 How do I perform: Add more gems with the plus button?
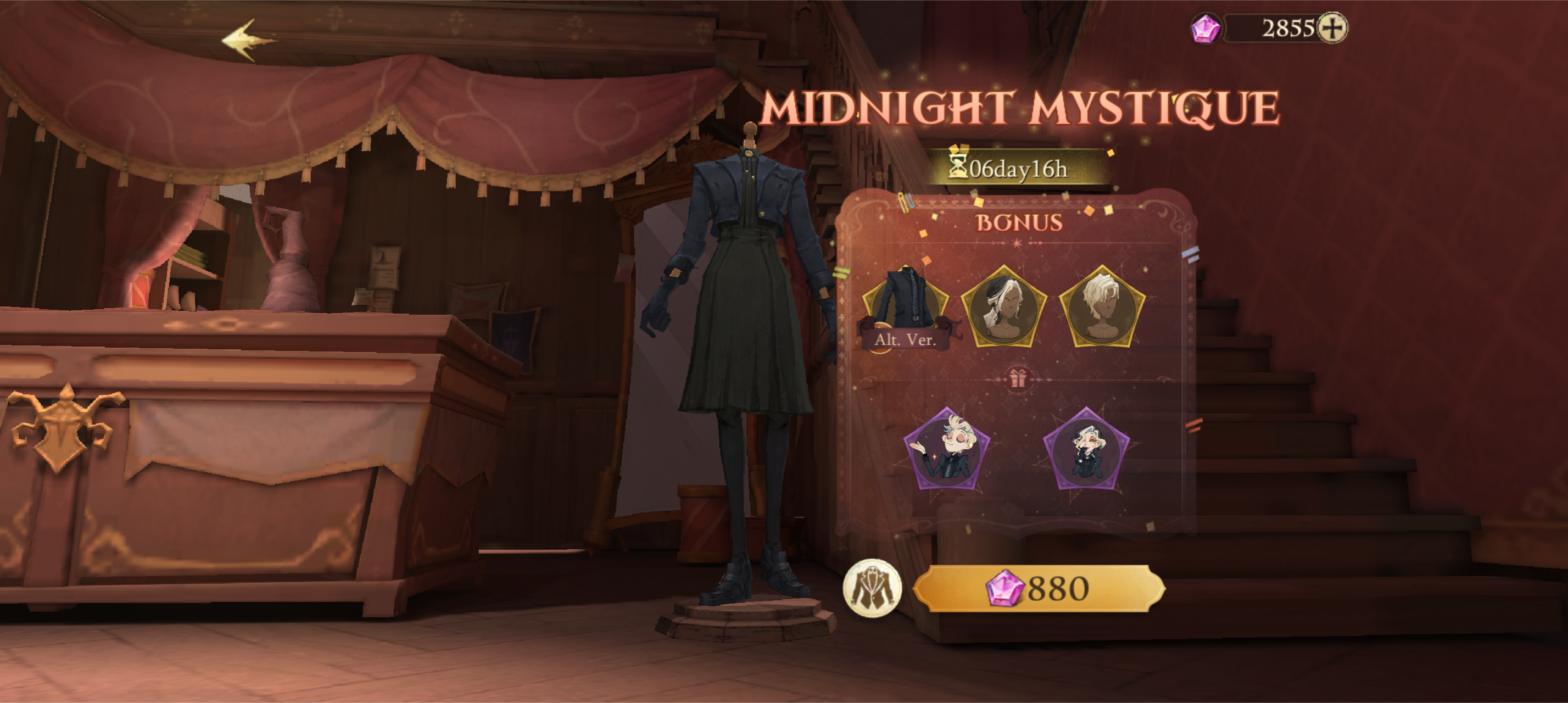pyautogui.click(x=1332, y=28)
